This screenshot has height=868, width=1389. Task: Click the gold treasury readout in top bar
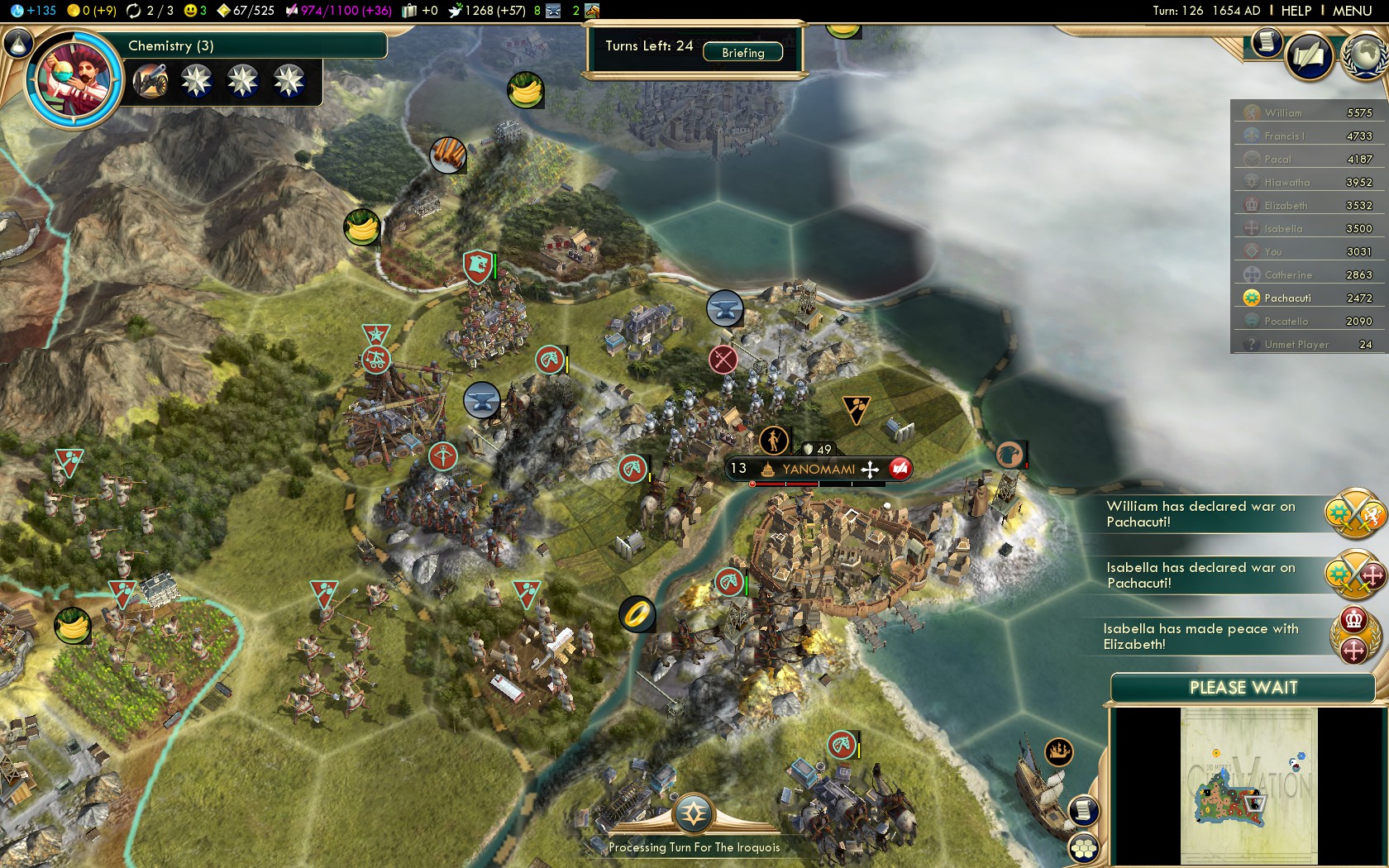point(93,11)
